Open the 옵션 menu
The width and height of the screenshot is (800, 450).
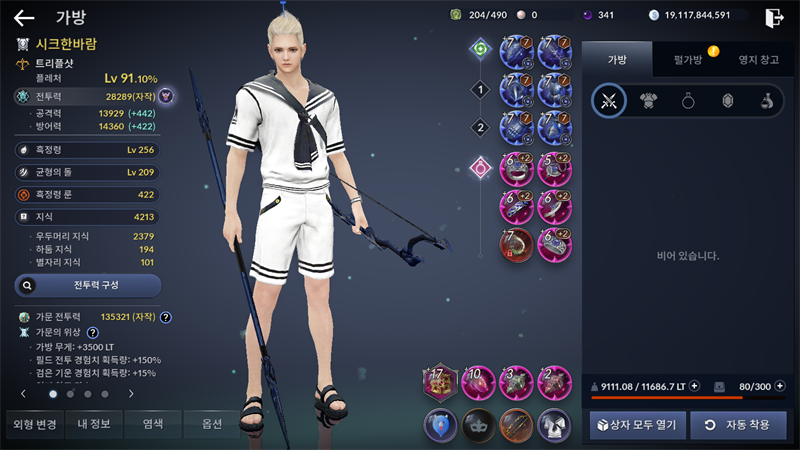tap(211, 424)
